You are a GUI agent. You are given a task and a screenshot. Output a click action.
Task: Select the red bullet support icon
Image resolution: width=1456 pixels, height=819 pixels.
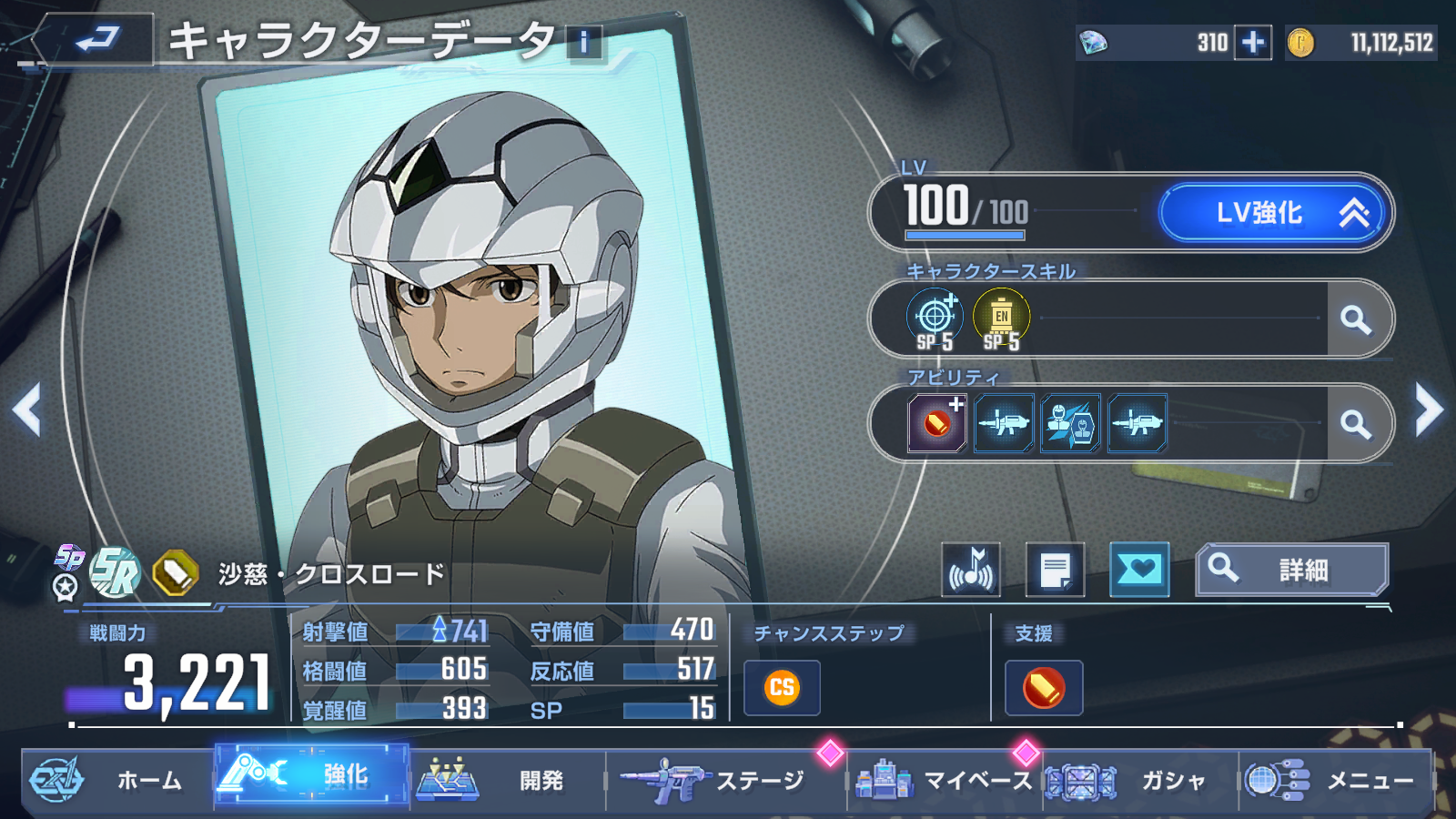pos(1044,688)
